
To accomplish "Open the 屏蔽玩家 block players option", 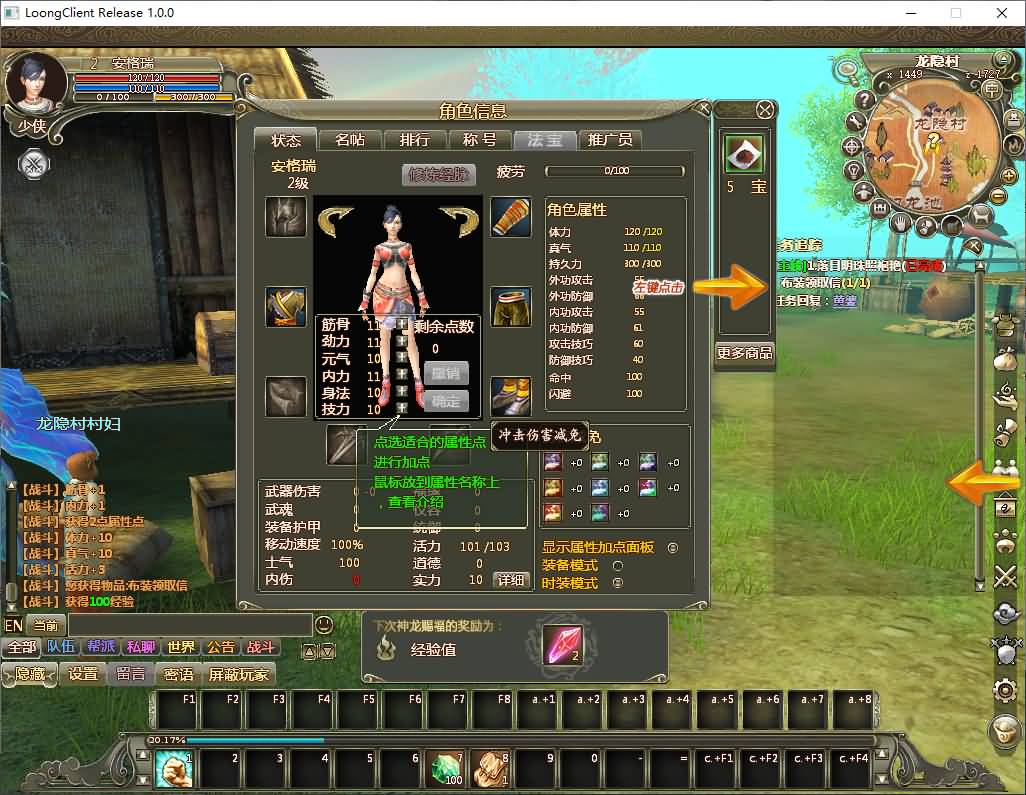I will point(239,675).
